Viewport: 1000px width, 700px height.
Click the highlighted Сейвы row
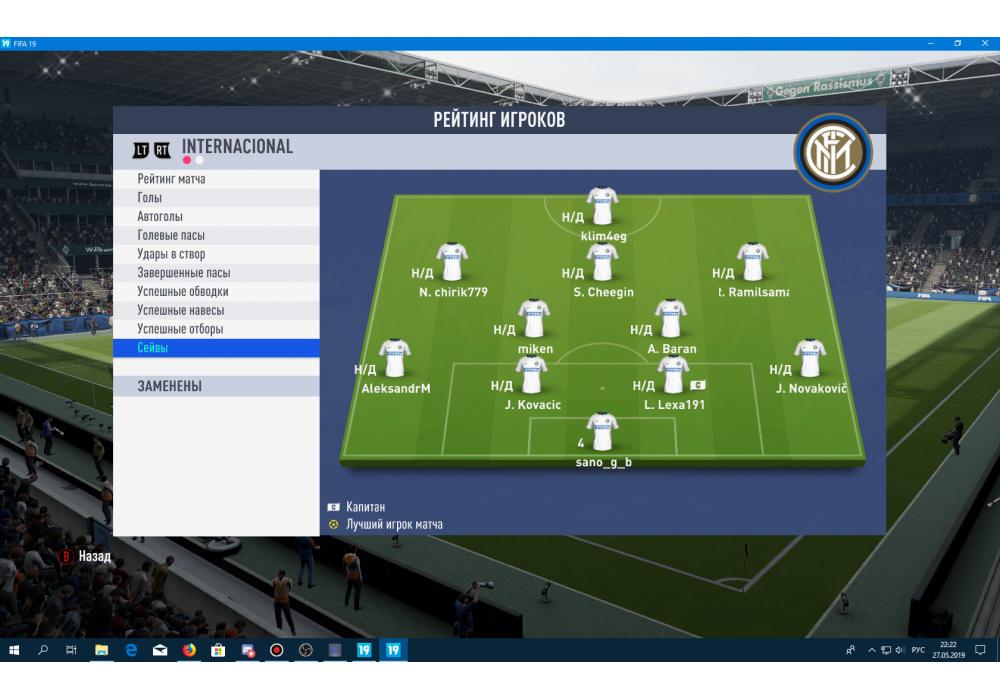point(216,348)
